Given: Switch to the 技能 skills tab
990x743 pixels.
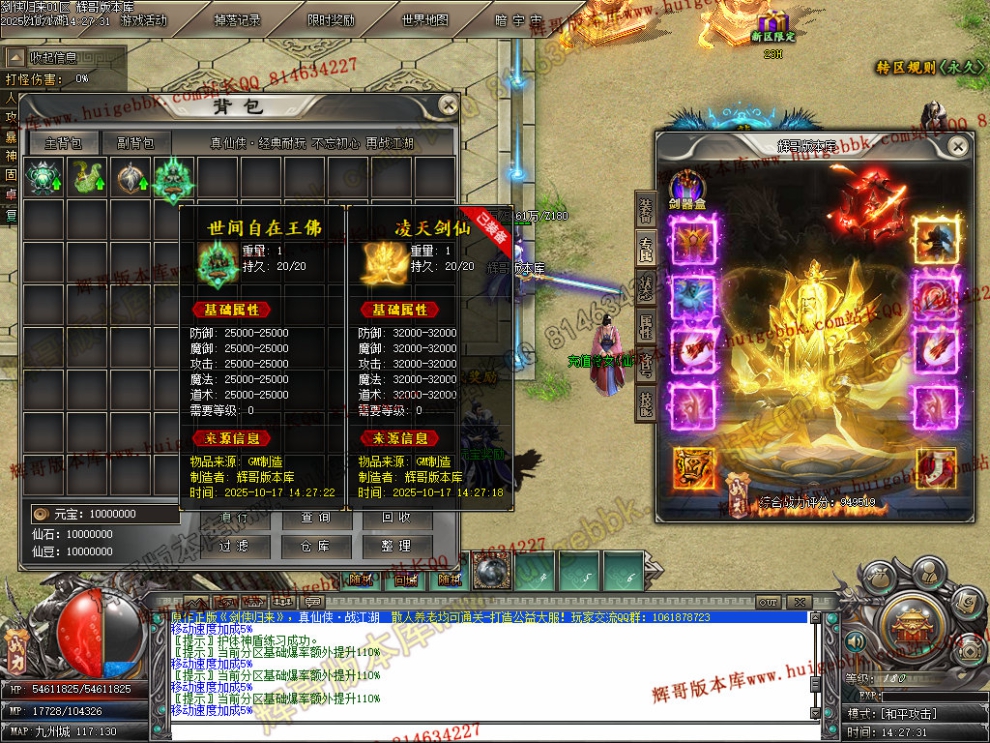Looking at the screenshot, I should [x=646, y=402].
